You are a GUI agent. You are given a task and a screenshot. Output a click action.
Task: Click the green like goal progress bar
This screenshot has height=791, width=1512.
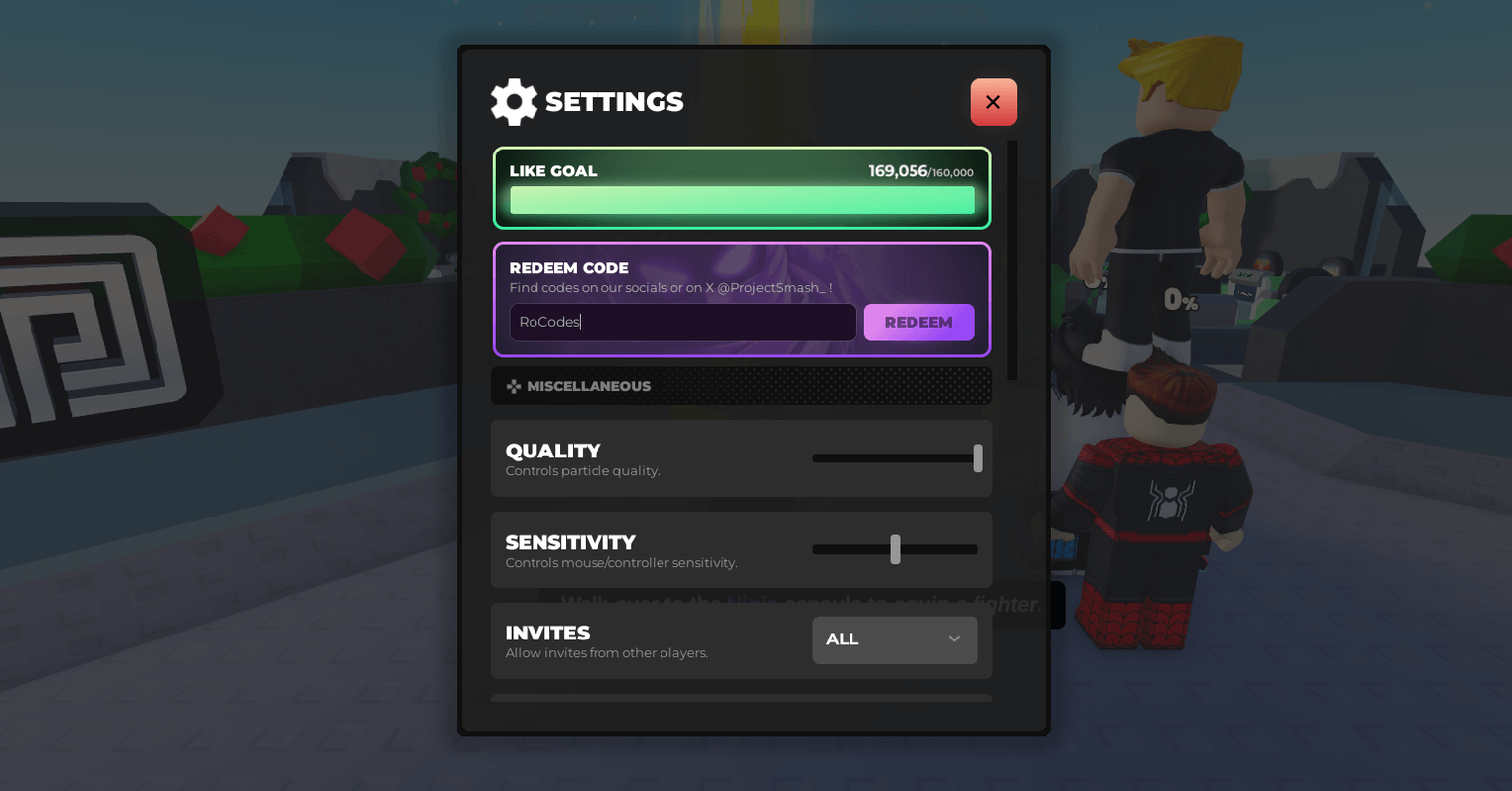click(742, 200)
